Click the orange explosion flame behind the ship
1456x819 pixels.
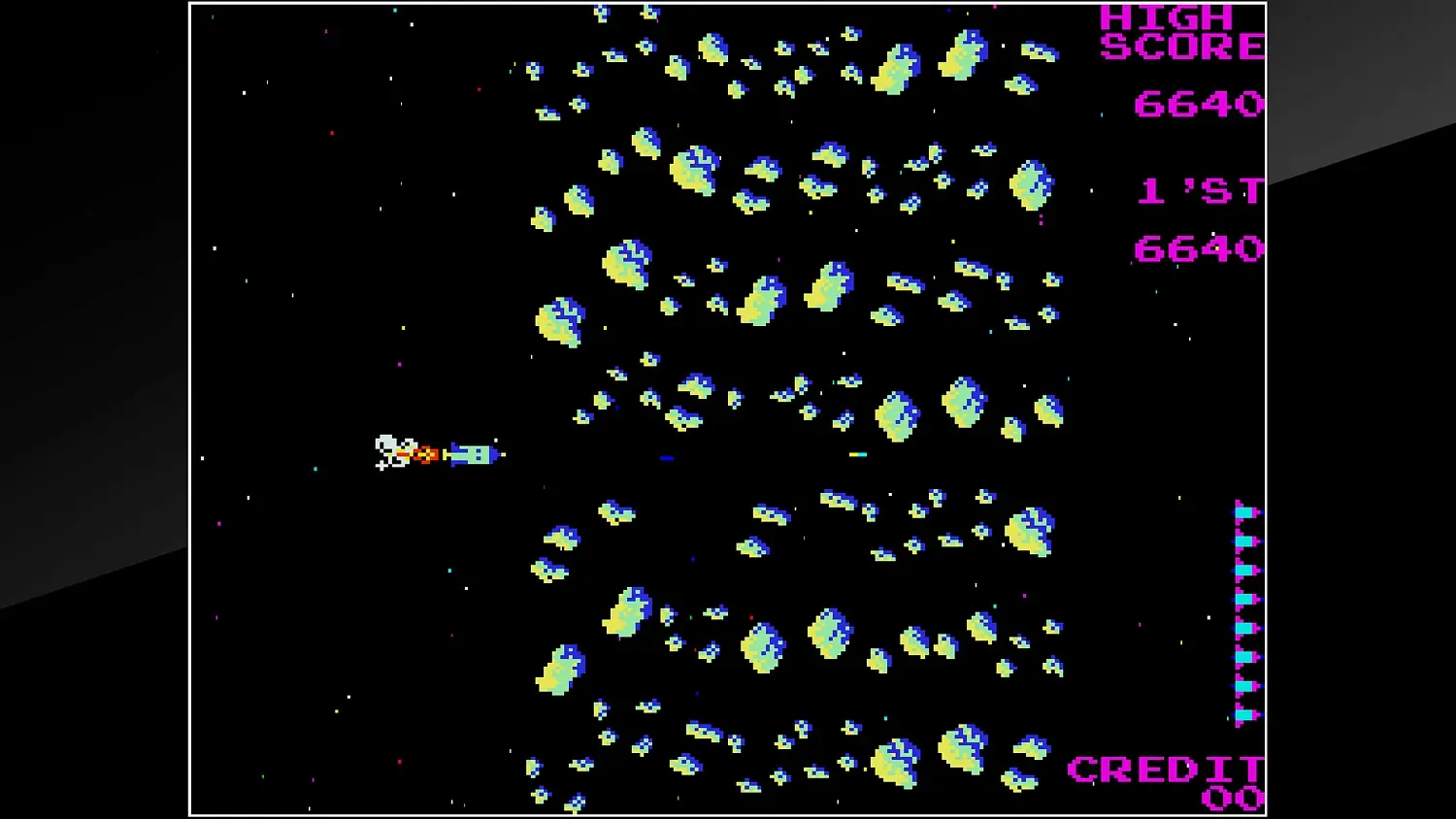point(425,454)
